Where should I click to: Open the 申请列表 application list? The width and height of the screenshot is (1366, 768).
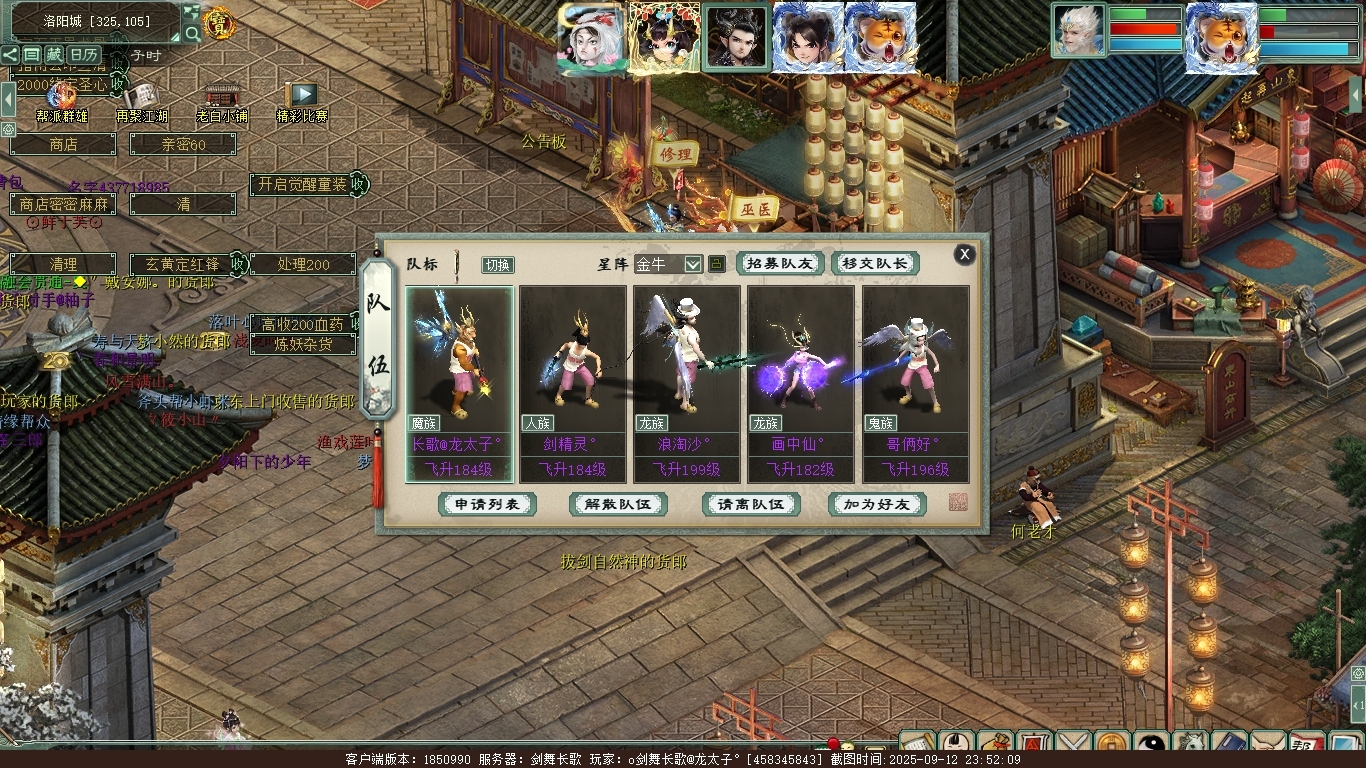click(x=487, y=504)
